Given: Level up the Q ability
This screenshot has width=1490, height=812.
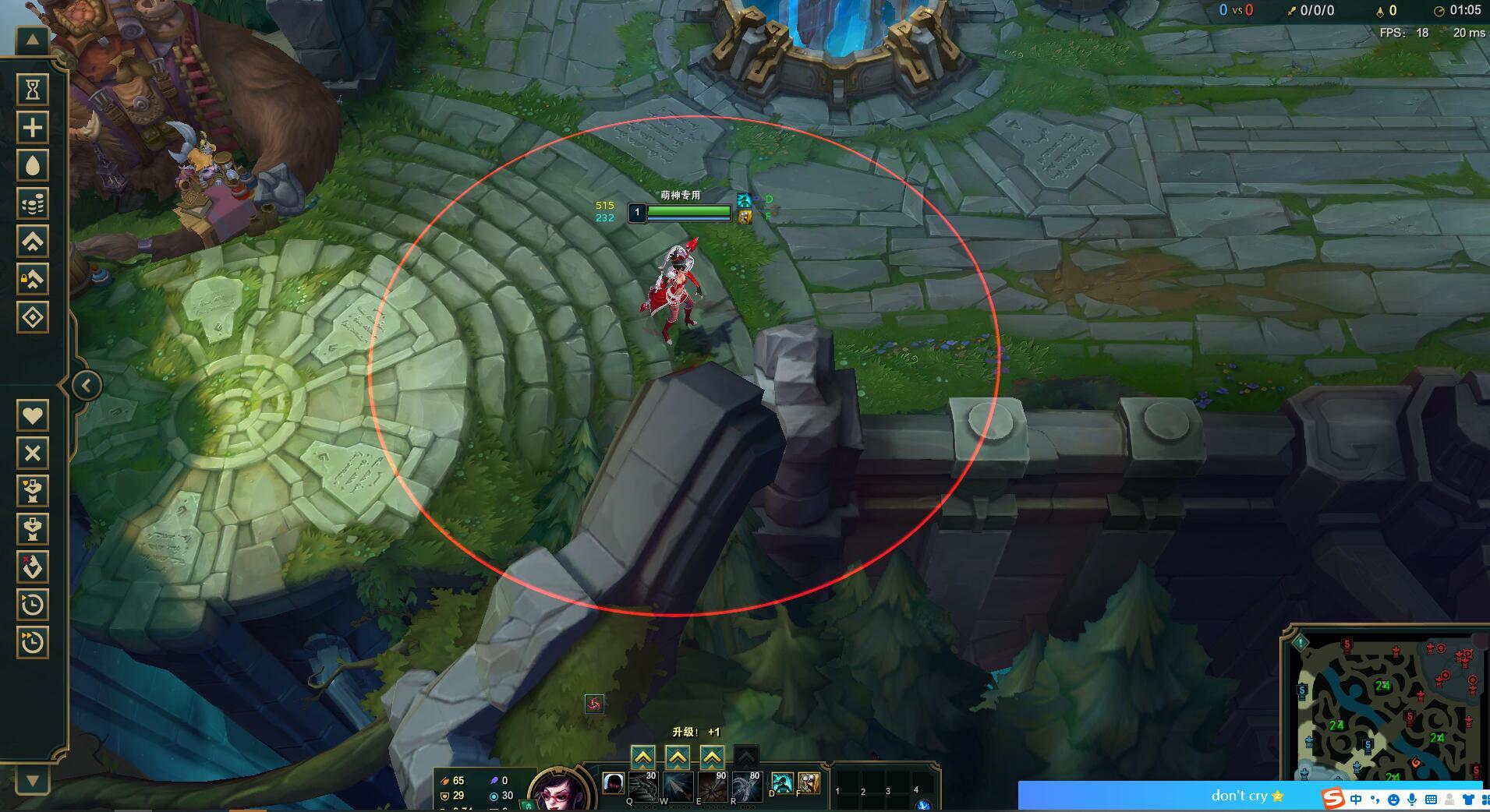Looking at the screenshot, I should click(642, 757).
